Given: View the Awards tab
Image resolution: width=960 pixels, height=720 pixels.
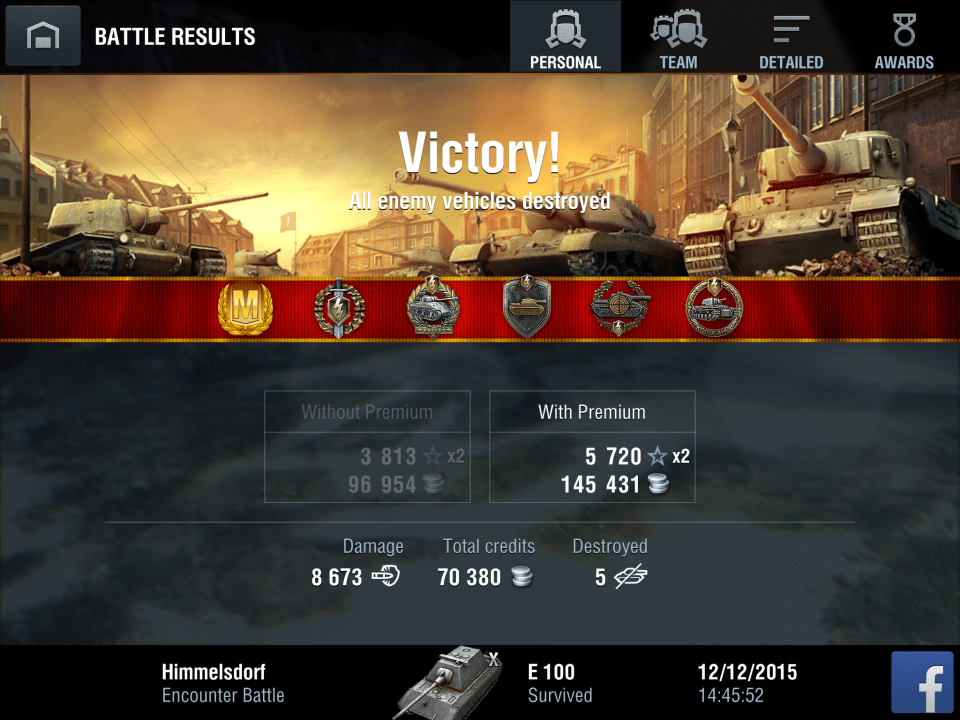Looking at the screenshot, I should 904,37.
